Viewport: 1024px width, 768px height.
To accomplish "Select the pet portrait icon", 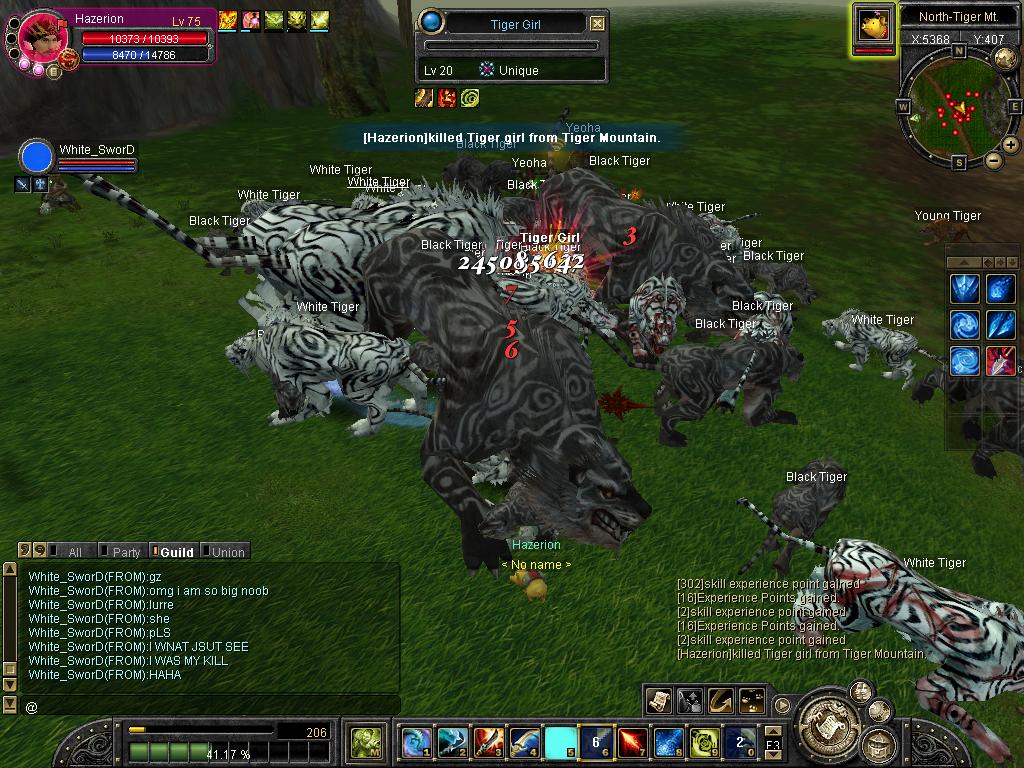I will [873, 24].
